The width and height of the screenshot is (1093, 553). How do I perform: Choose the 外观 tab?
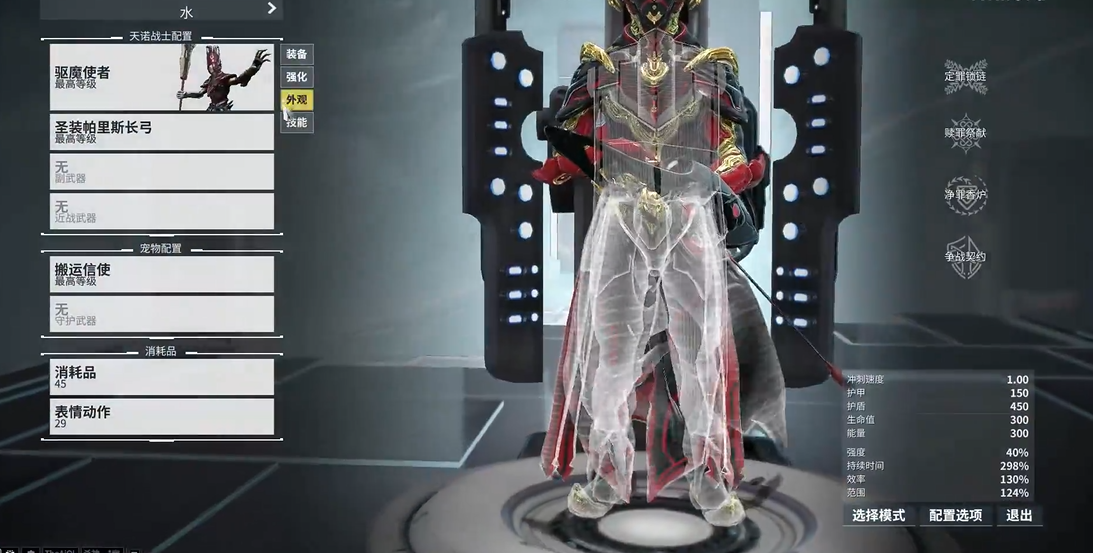point(297,100)
